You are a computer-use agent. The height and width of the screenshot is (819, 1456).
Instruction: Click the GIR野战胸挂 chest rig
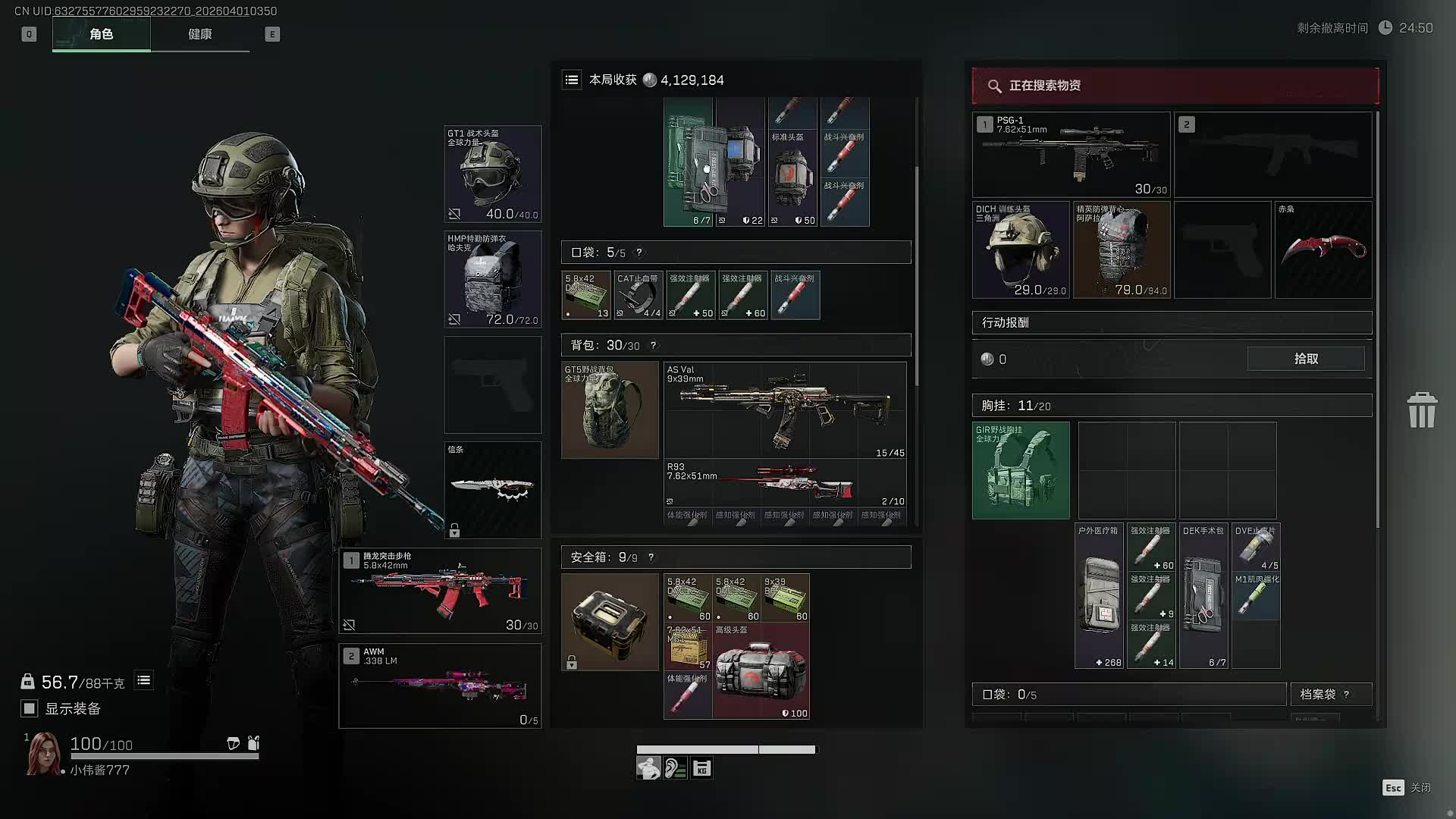1021,470
